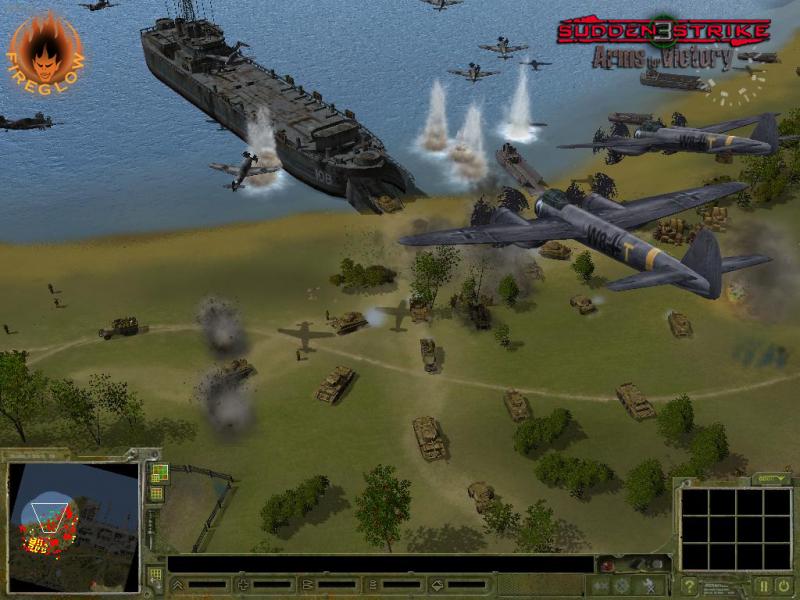Select the yellow grid icon beside minimap

158,493
